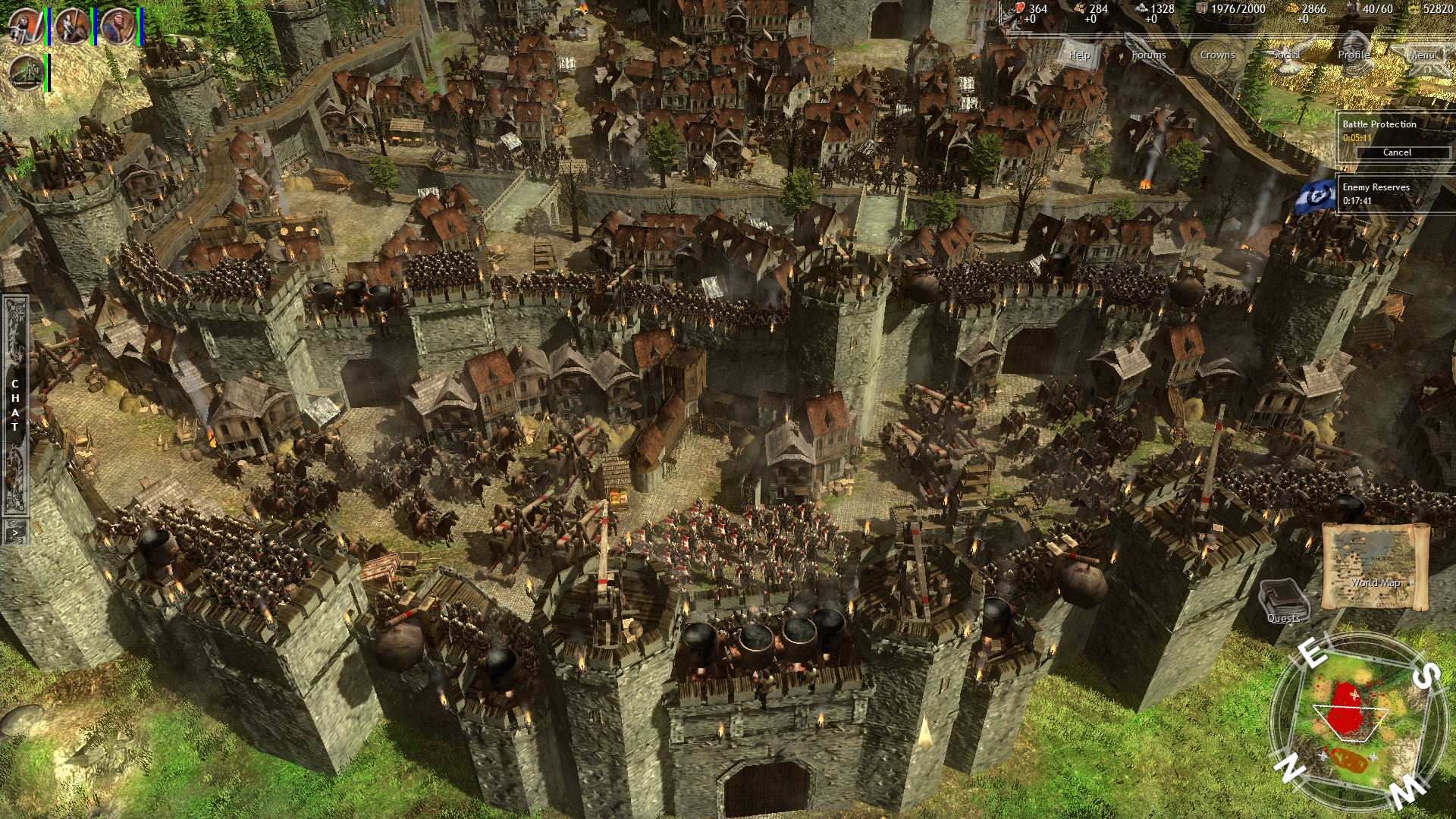Switch to the Forums tab
The width and height of the screenshot is (1456, 819).
[1150, 55]
